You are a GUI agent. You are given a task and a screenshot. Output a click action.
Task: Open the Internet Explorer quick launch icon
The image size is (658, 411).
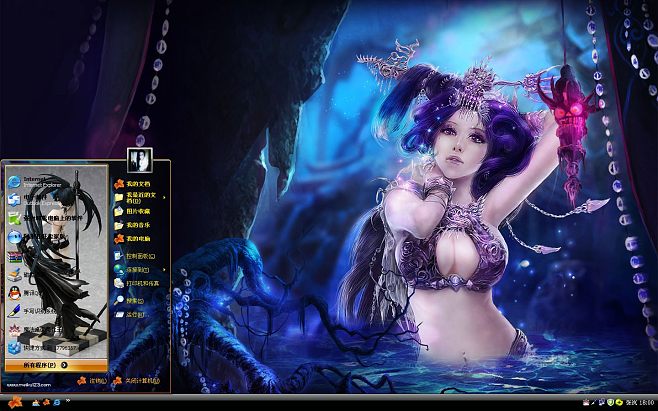(x=56, y=402)
